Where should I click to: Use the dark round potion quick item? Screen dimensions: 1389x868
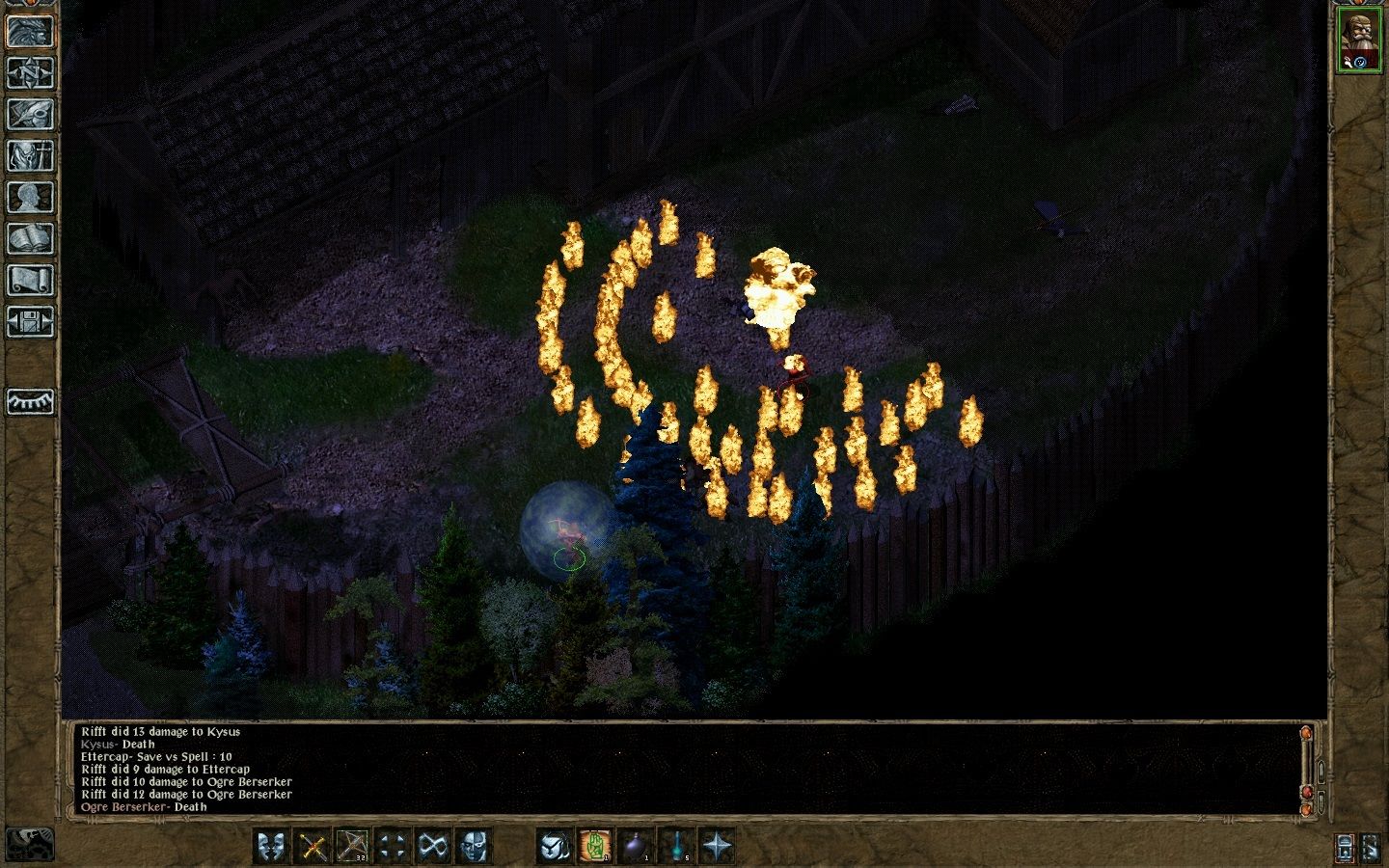[636, 846]
